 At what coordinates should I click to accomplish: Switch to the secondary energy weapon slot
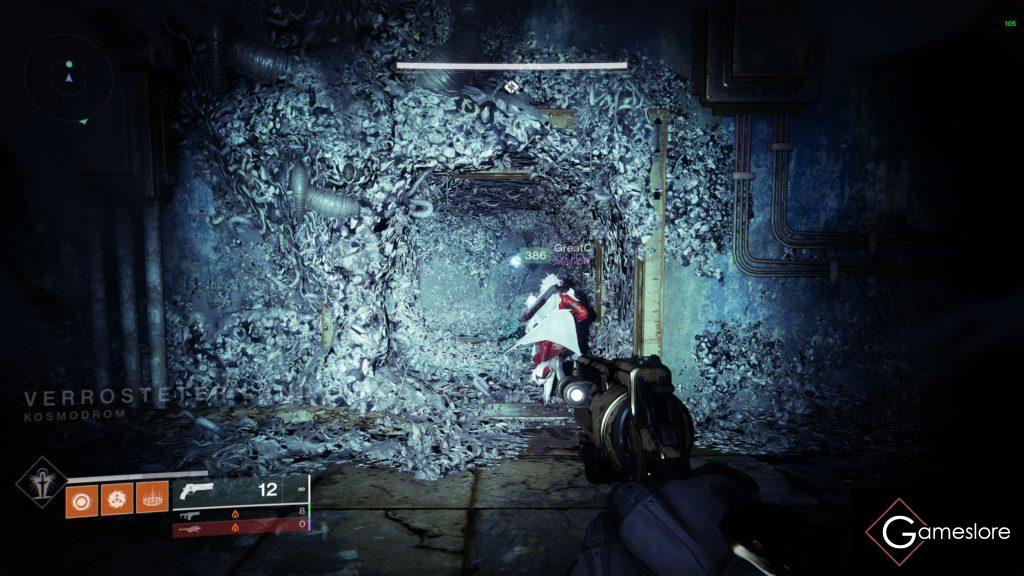click(239, 511)
